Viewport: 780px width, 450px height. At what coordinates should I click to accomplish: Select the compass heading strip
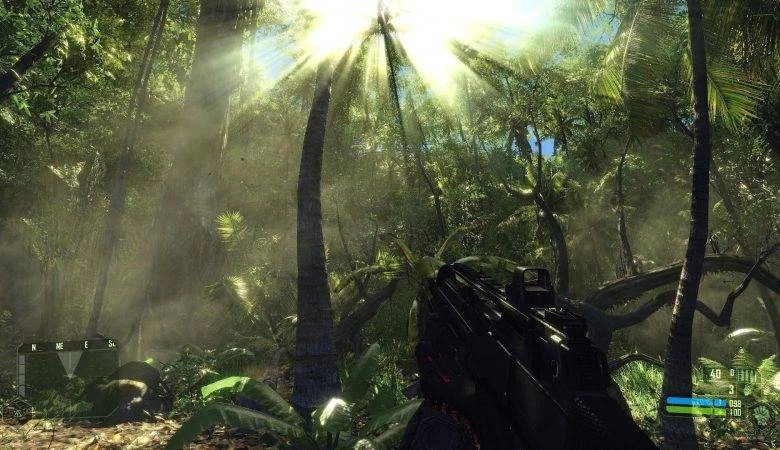coord(68,345)
